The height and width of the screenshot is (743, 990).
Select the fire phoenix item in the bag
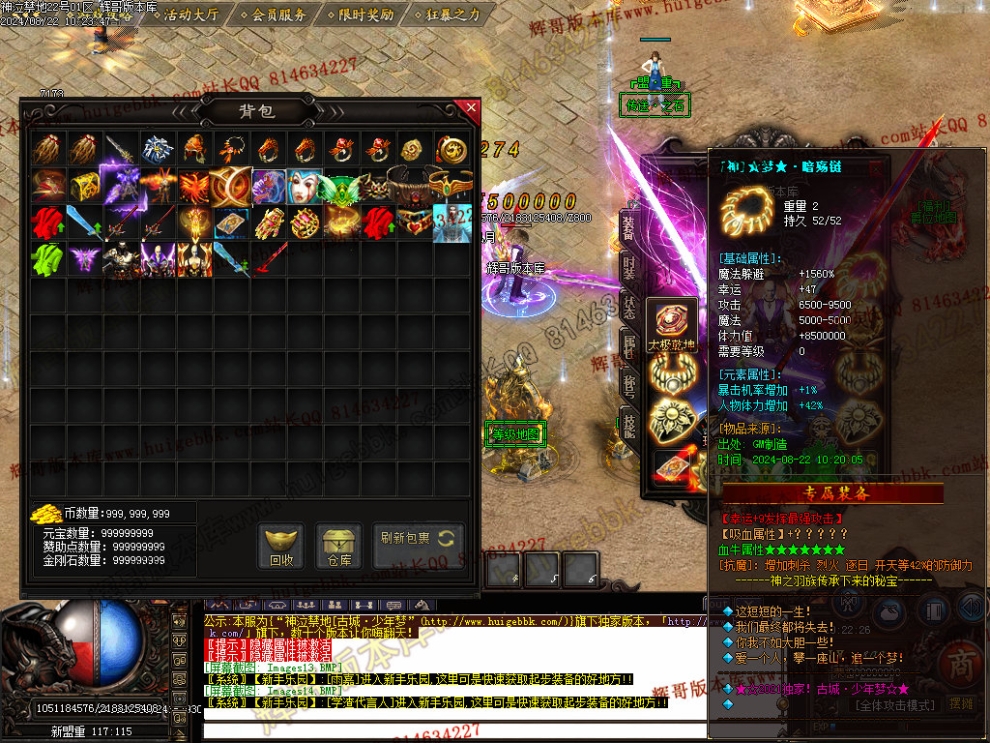194,186
